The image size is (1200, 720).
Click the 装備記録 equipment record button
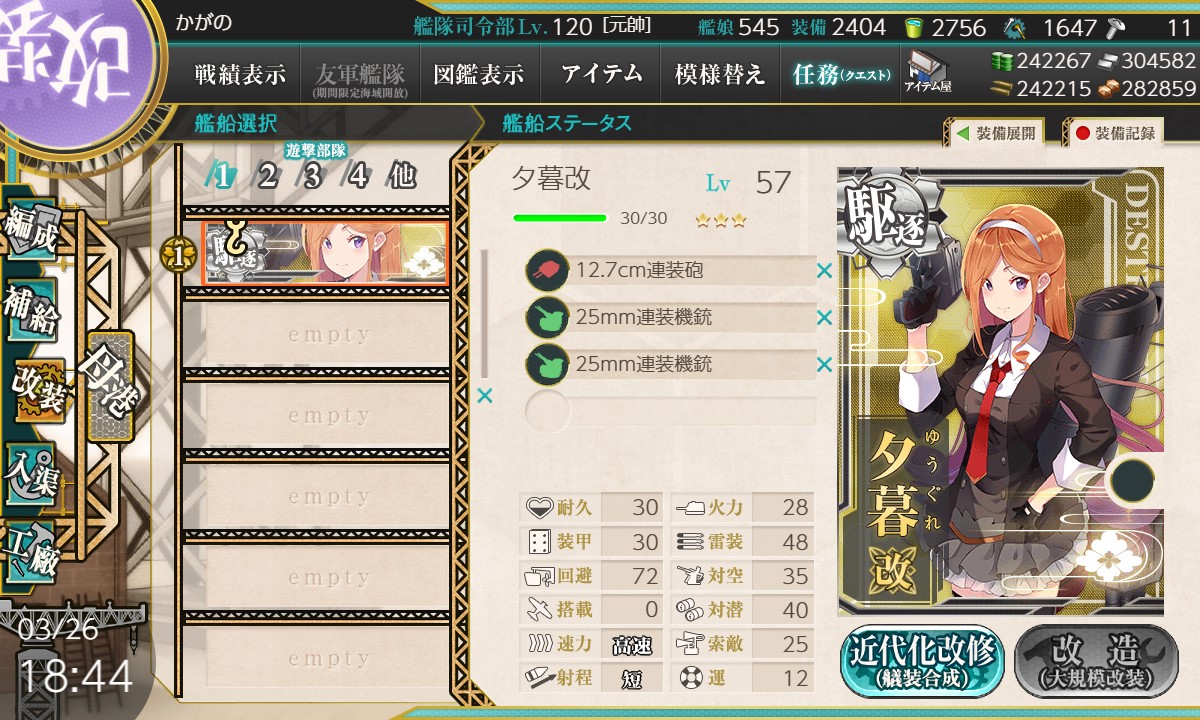tap(1114, 133)
